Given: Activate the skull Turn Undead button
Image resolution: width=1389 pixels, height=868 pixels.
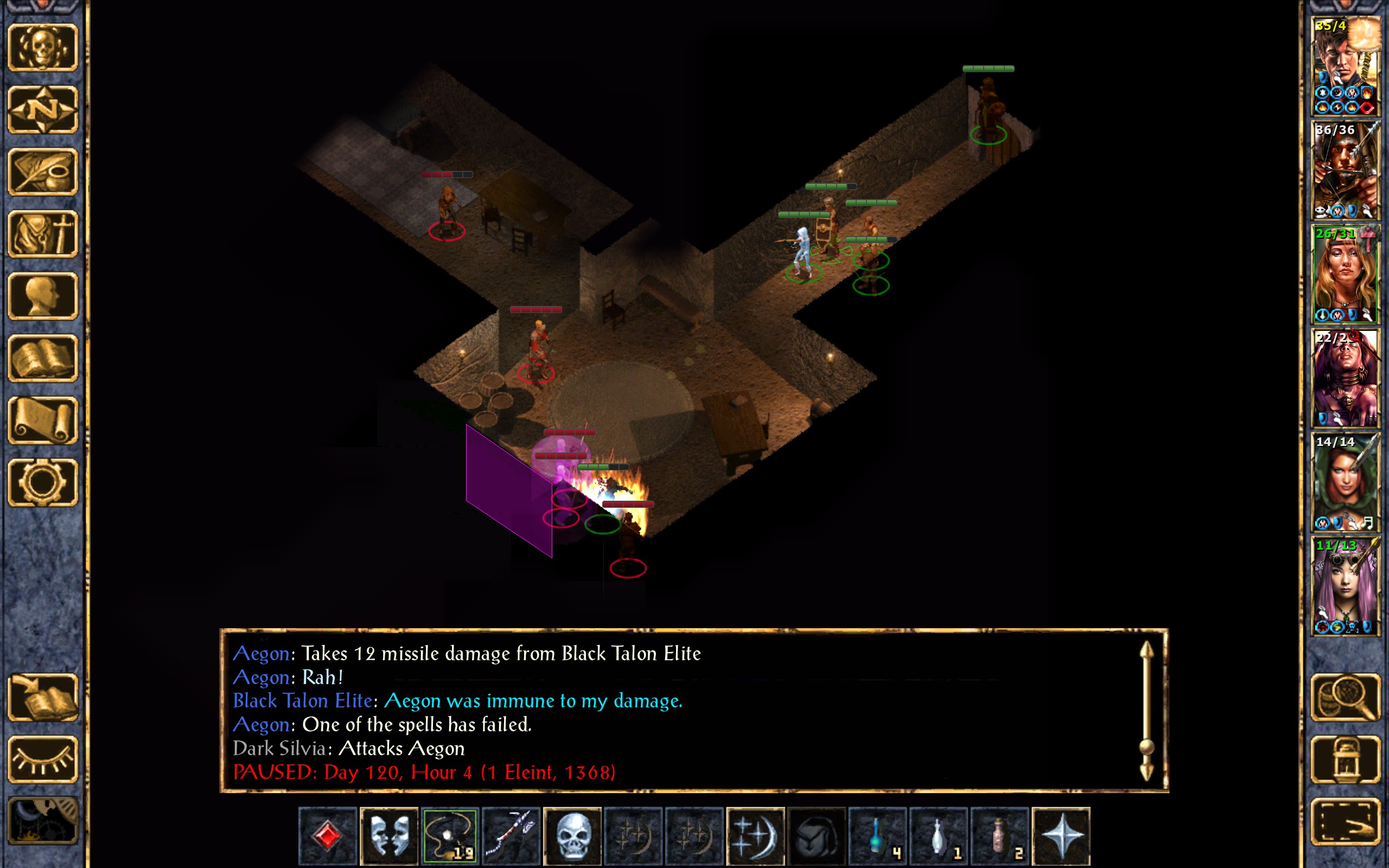Looking at the screenshot, I should point(572,835).
